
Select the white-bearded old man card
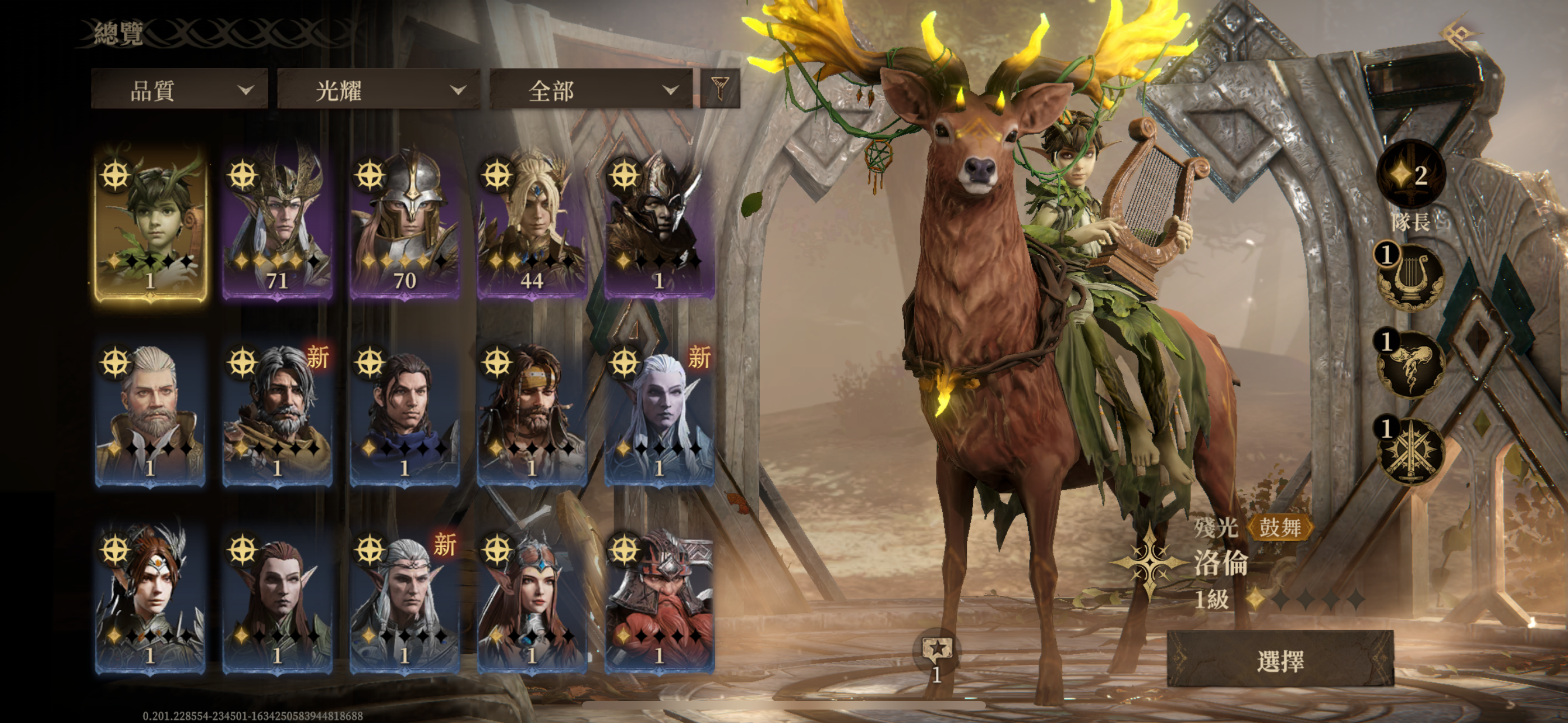[x=150, y=411]
